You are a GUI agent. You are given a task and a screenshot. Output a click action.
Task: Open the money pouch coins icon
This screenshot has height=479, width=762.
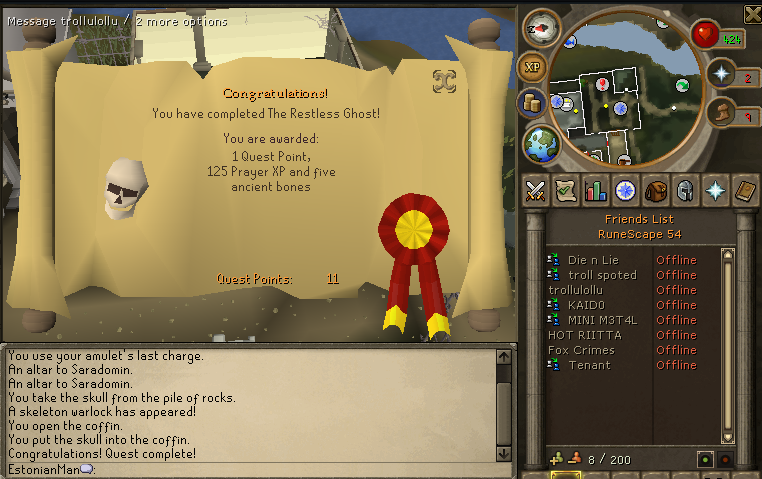pyautogui.click(x=532, y=103)
